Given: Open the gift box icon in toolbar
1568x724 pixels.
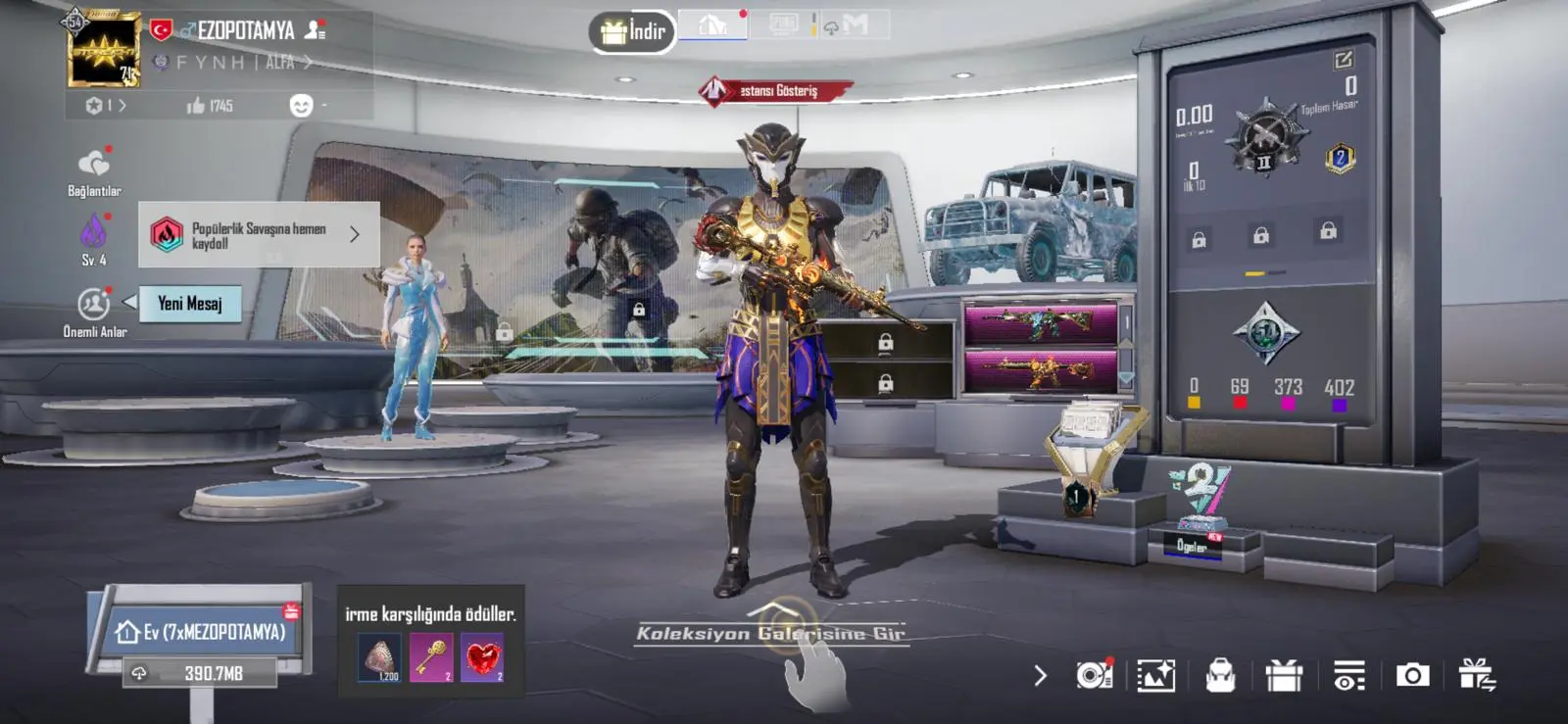Looking at the screenshot, I should [1284, 675].
